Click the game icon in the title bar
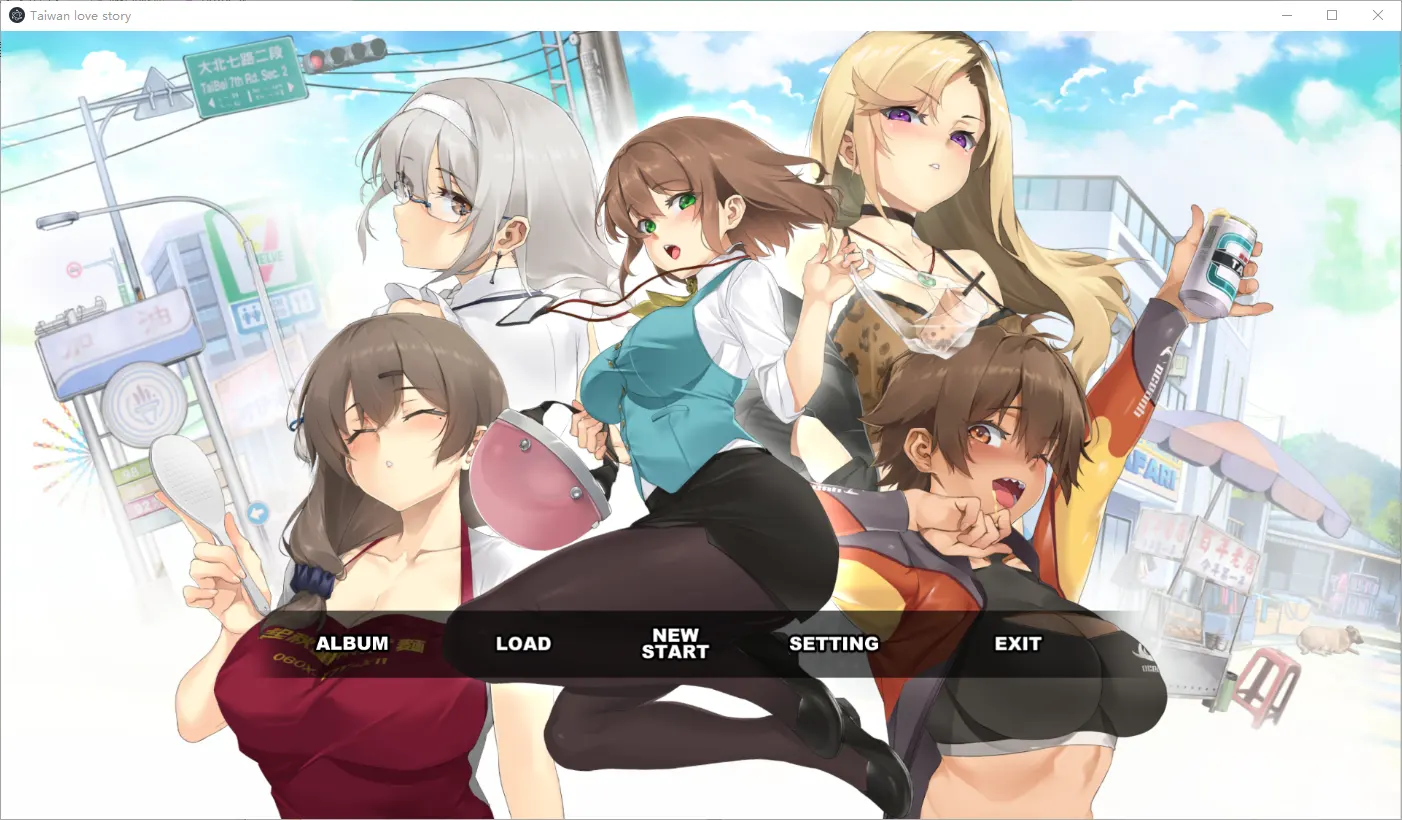Screen dimensions: 1402x820 pyautogui.click(x=15, y=15)
